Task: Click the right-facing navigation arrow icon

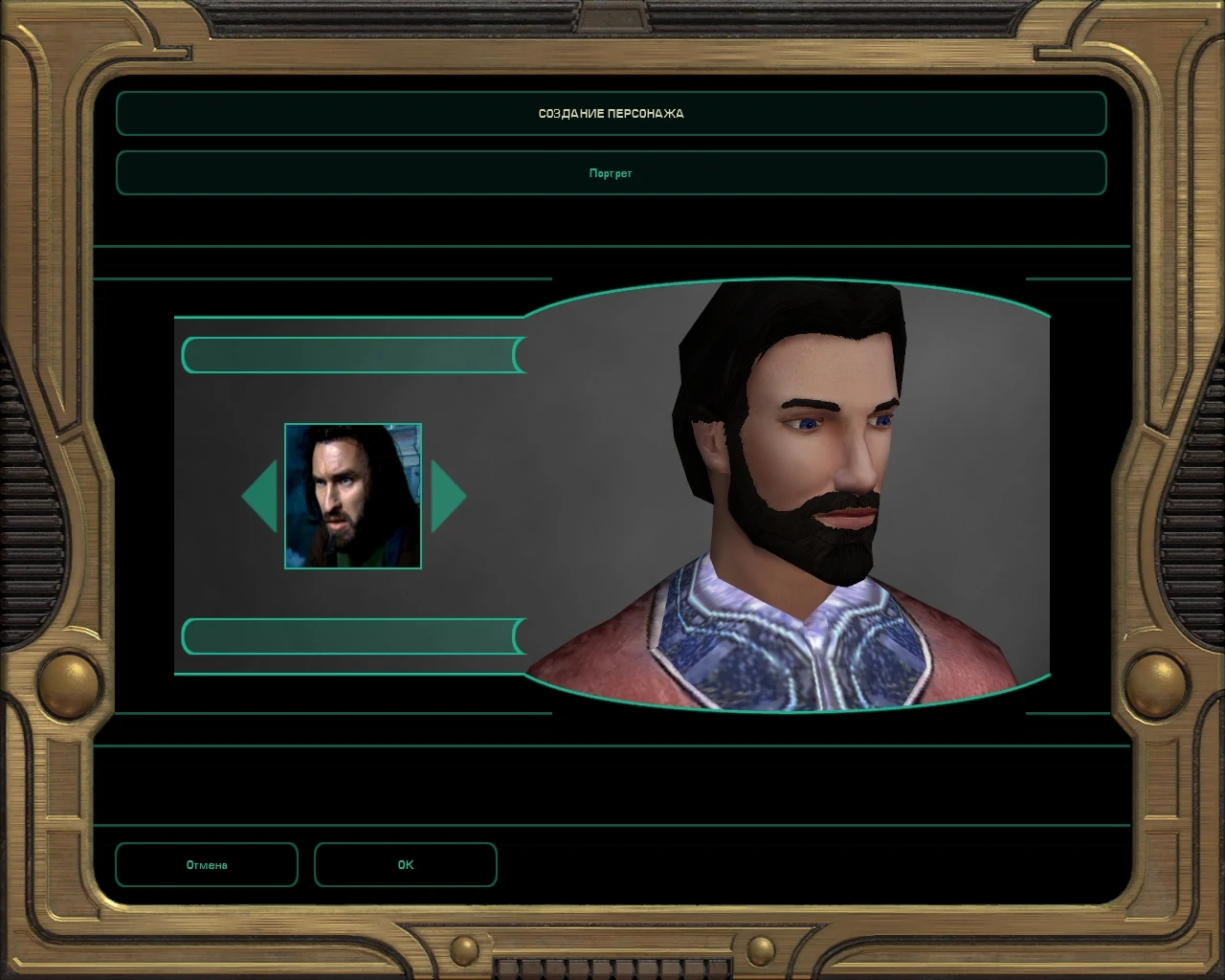Action: pos(450,496)
